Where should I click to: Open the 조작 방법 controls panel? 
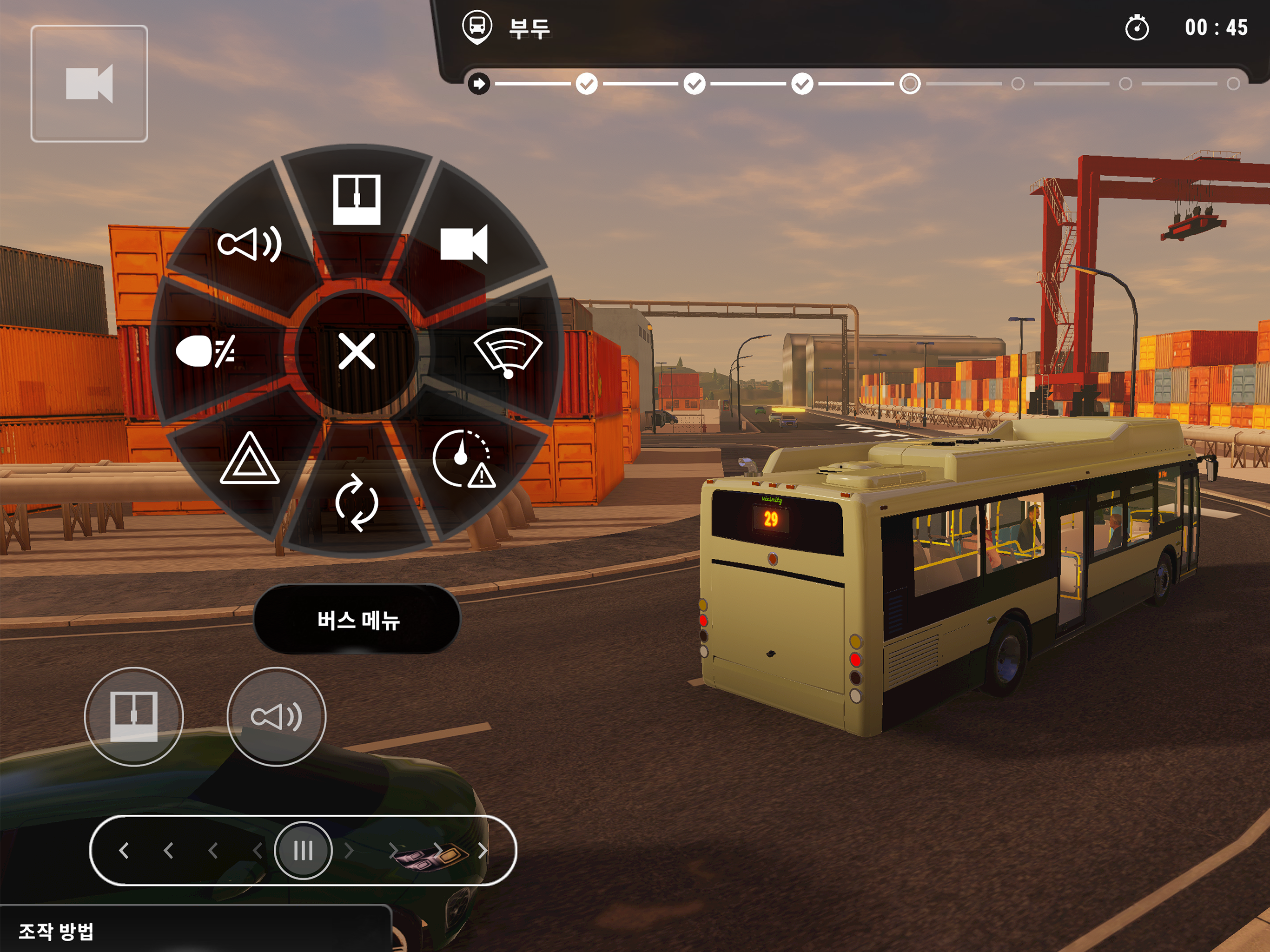(x=56, y=932)
